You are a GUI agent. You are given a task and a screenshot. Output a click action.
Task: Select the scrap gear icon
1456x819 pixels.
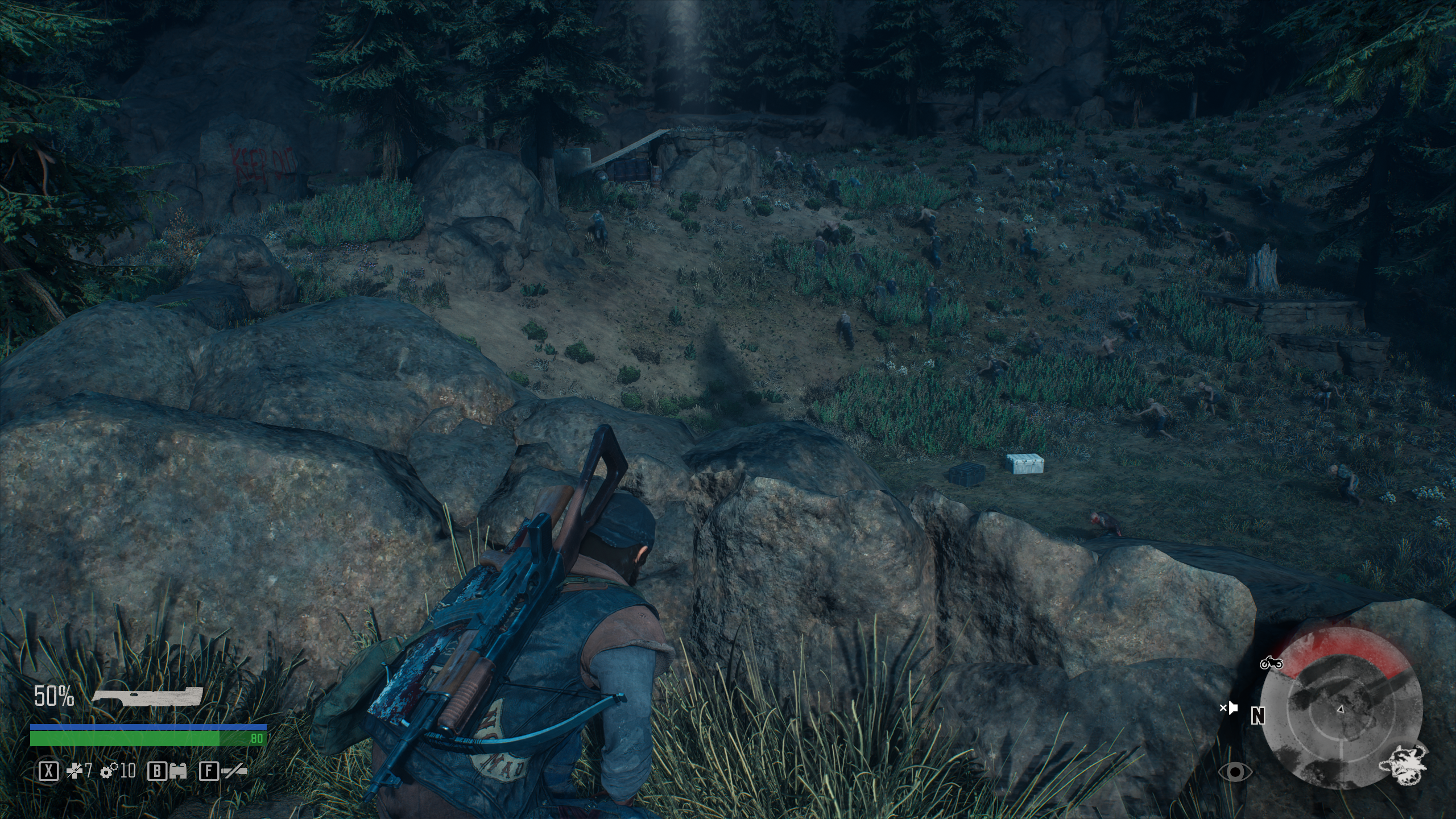pos(108,771)
